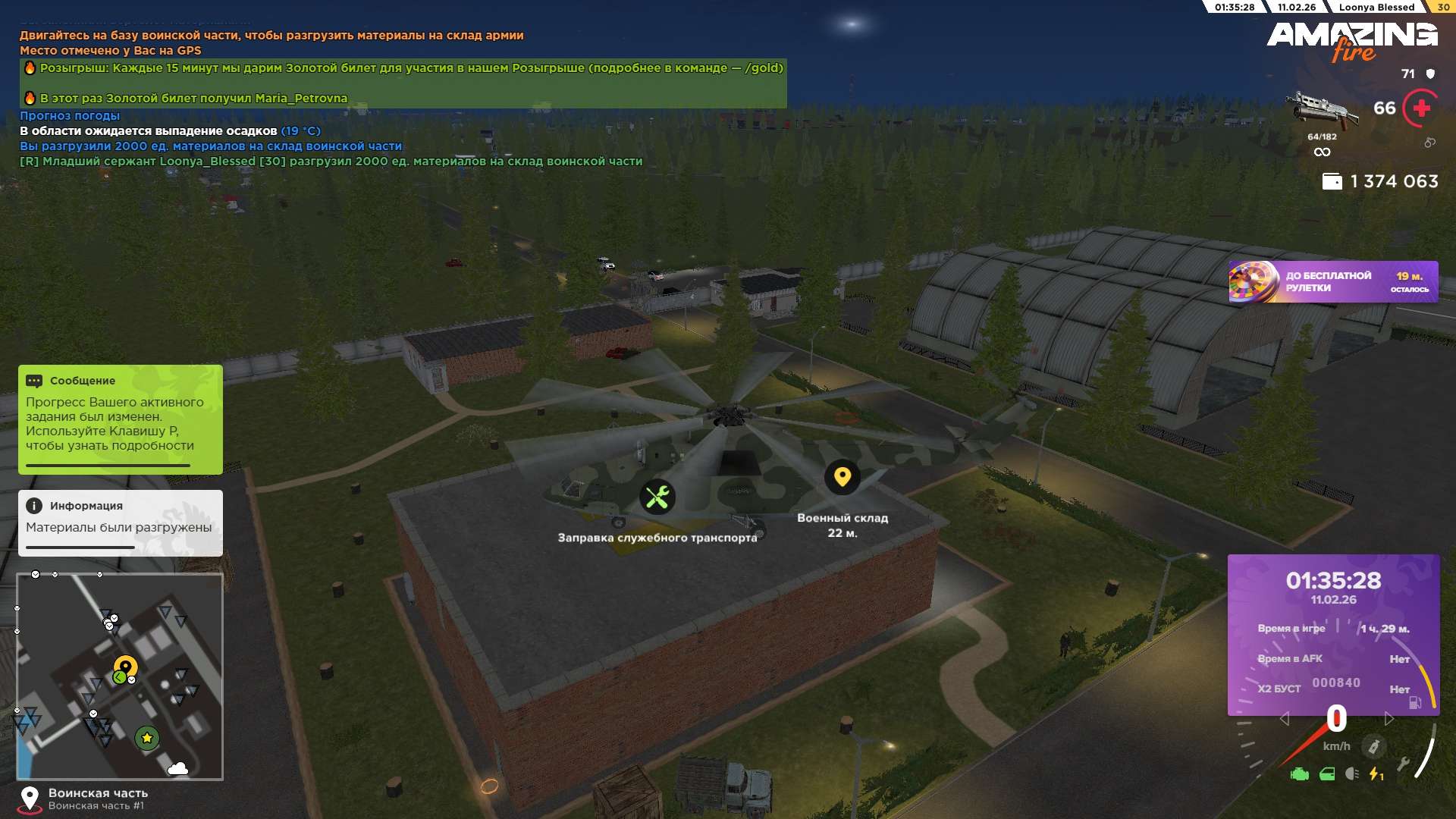Viewport: 1456px width, 819px height.
Task: Click the purple time statistics panel
Action: pos(1332,634)
